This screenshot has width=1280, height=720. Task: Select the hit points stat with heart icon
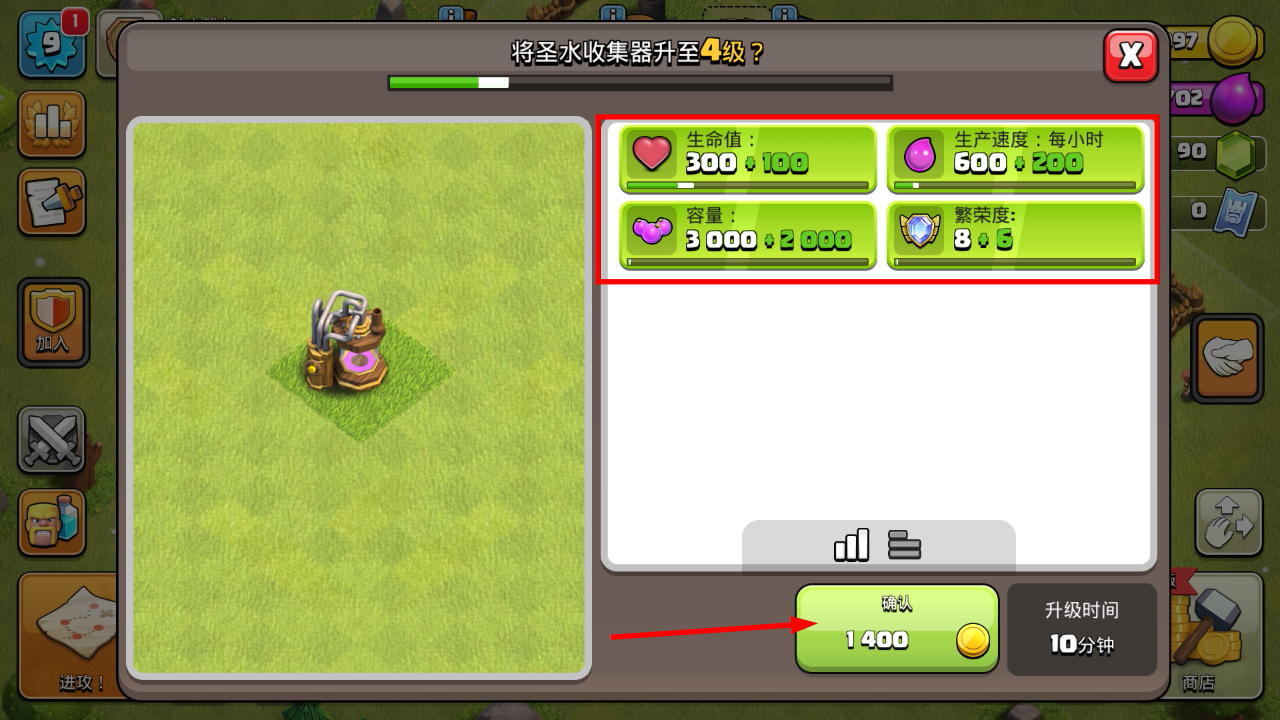(x=745, y=158)
